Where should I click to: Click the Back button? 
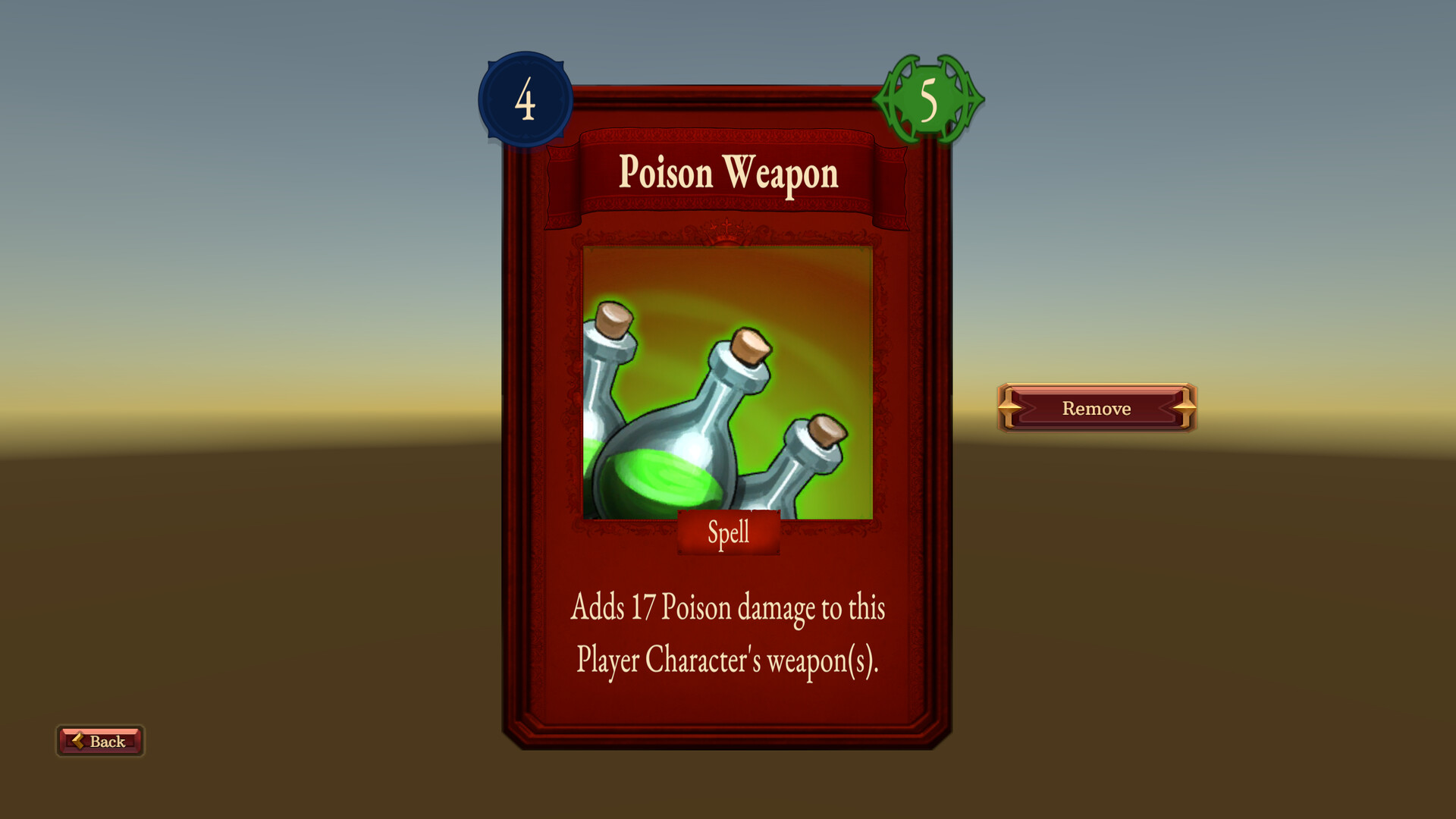[99, 741]
